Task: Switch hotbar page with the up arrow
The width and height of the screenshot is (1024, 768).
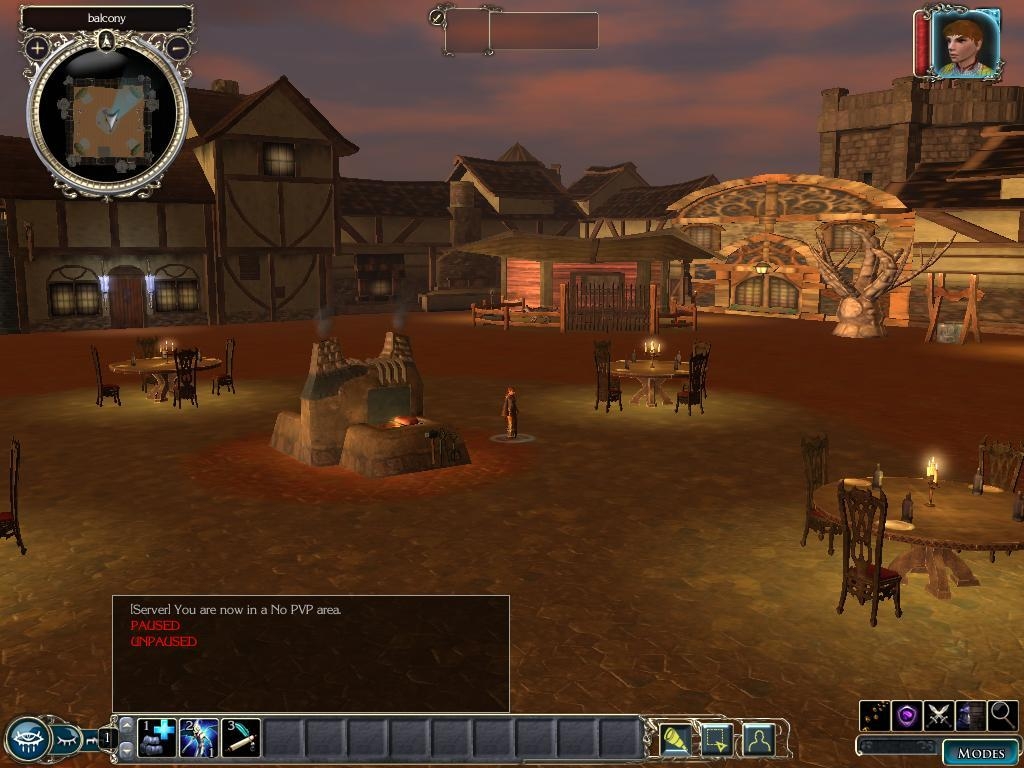Action: coord(126,727)
